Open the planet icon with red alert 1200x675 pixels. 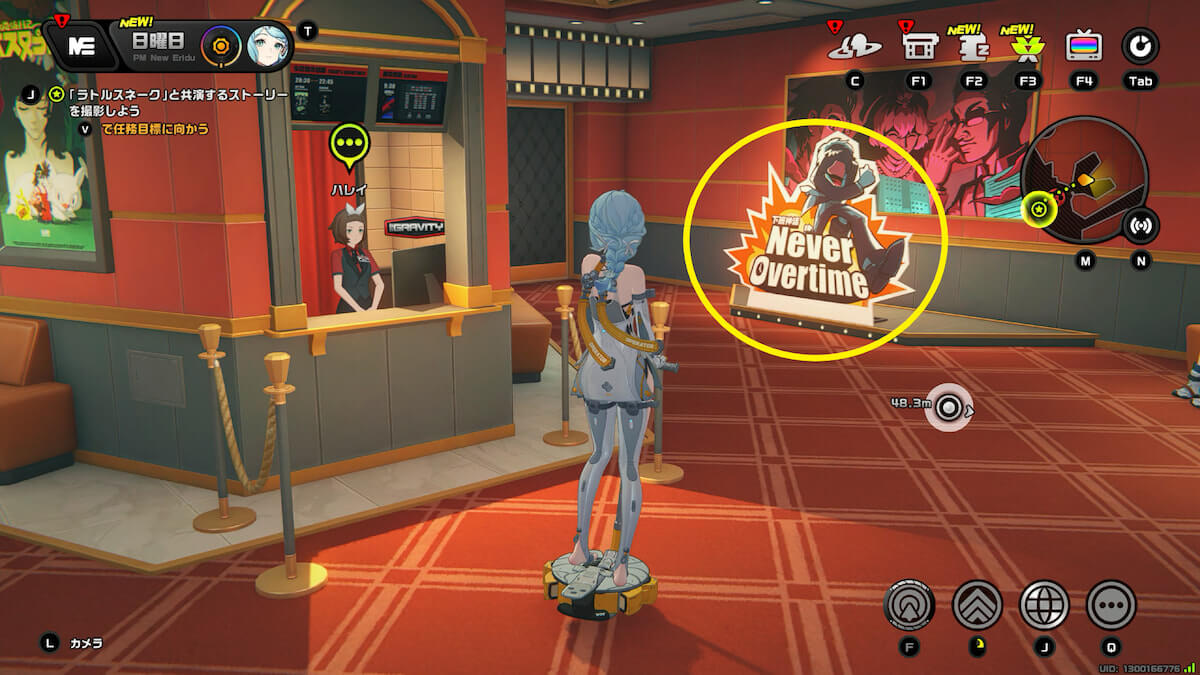point(853,45)
